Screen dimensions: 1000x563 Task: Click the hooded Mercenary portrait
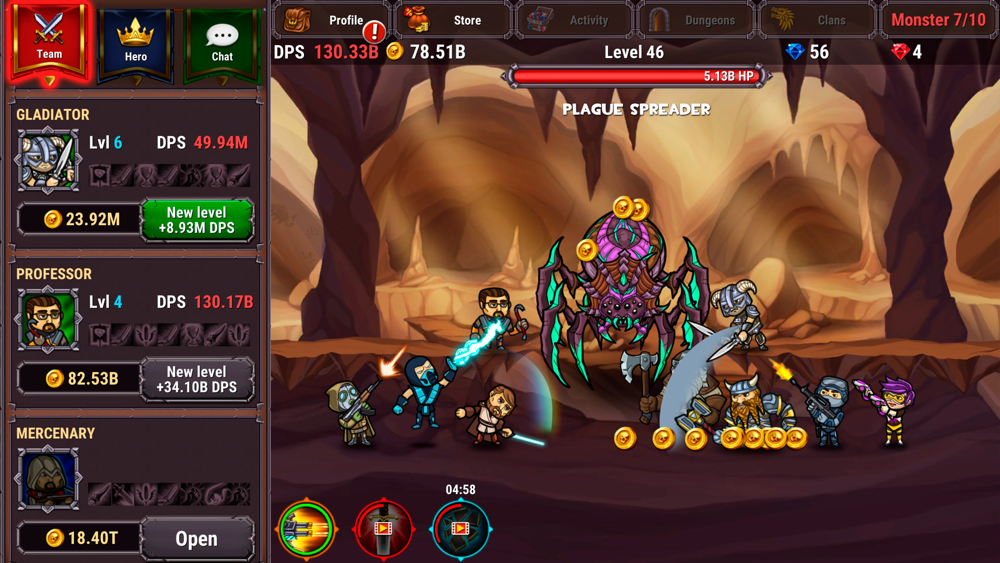pyautogui.click(x=47, y=478)
